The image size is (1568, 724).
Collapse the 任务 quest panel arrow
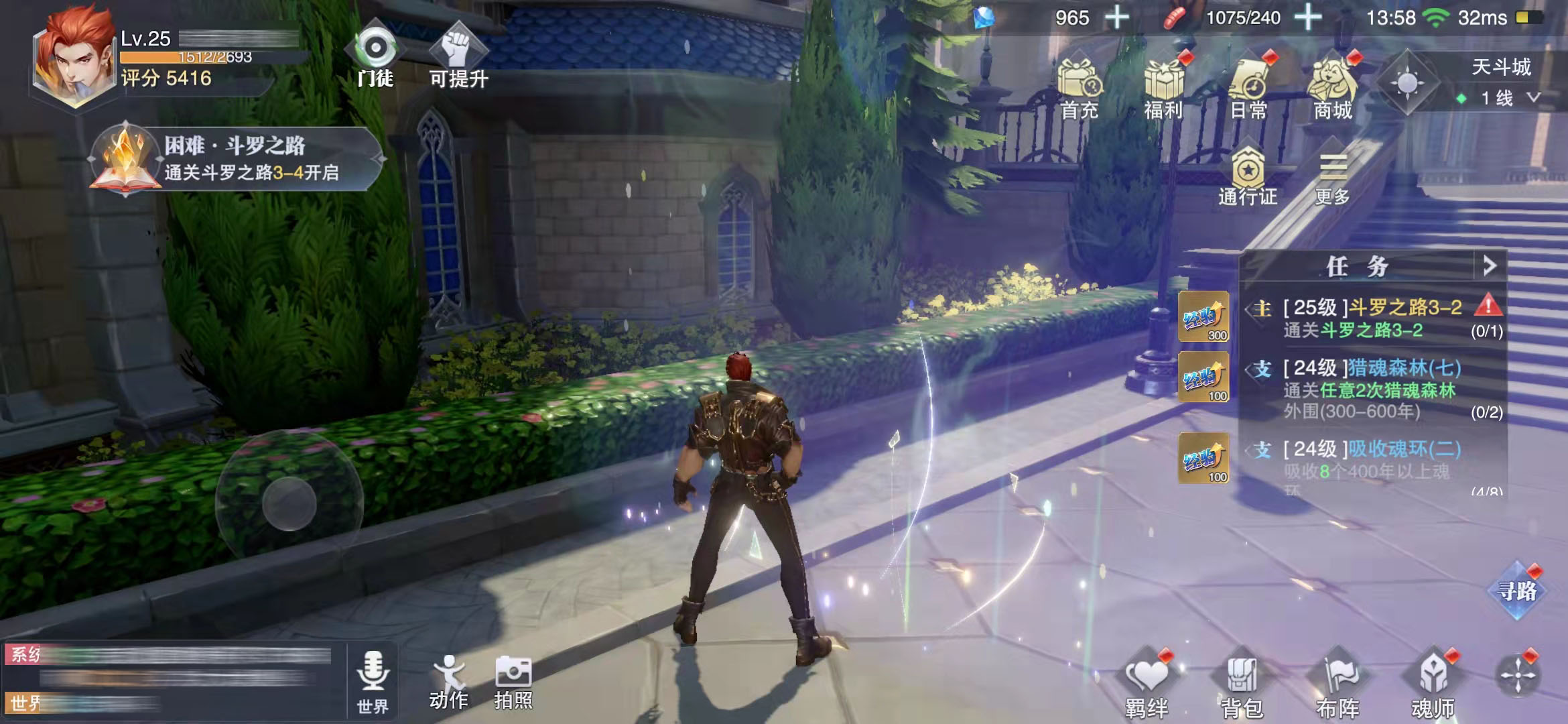(1490, 266)
